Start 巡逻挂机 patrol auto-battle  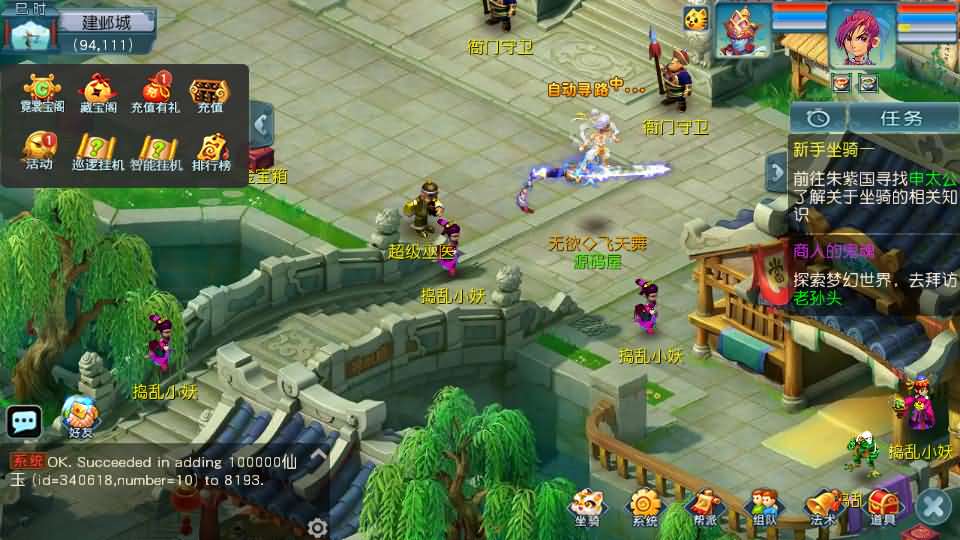point(98,150)
